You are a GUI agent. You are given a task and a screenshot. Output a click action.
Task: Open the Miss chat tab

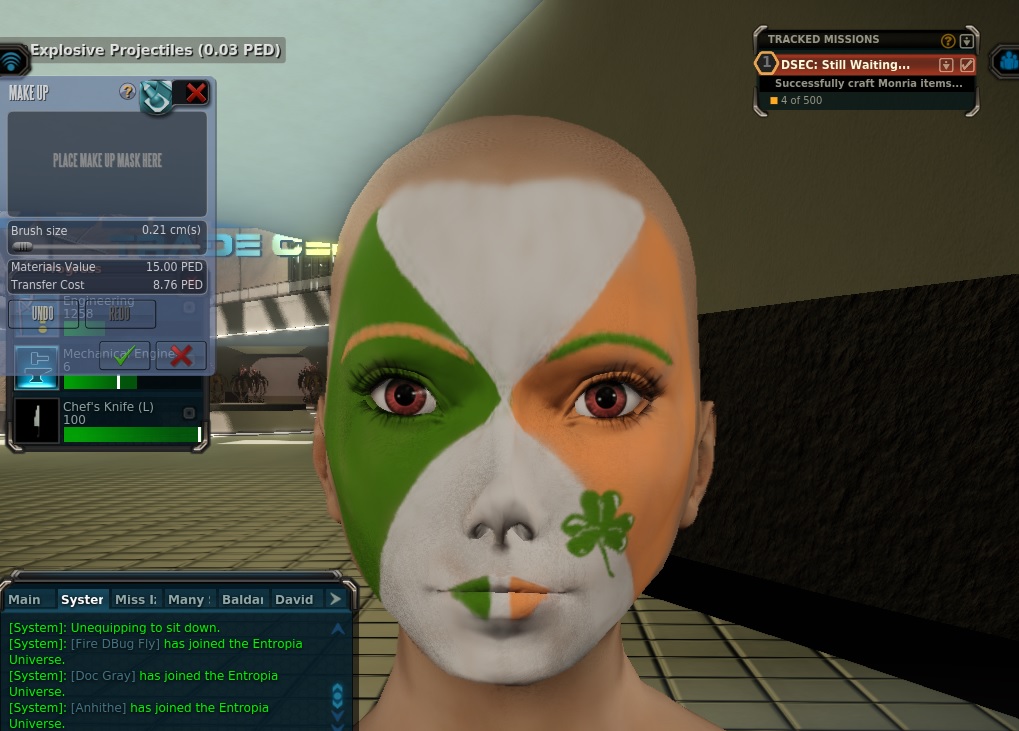(136, 599)
